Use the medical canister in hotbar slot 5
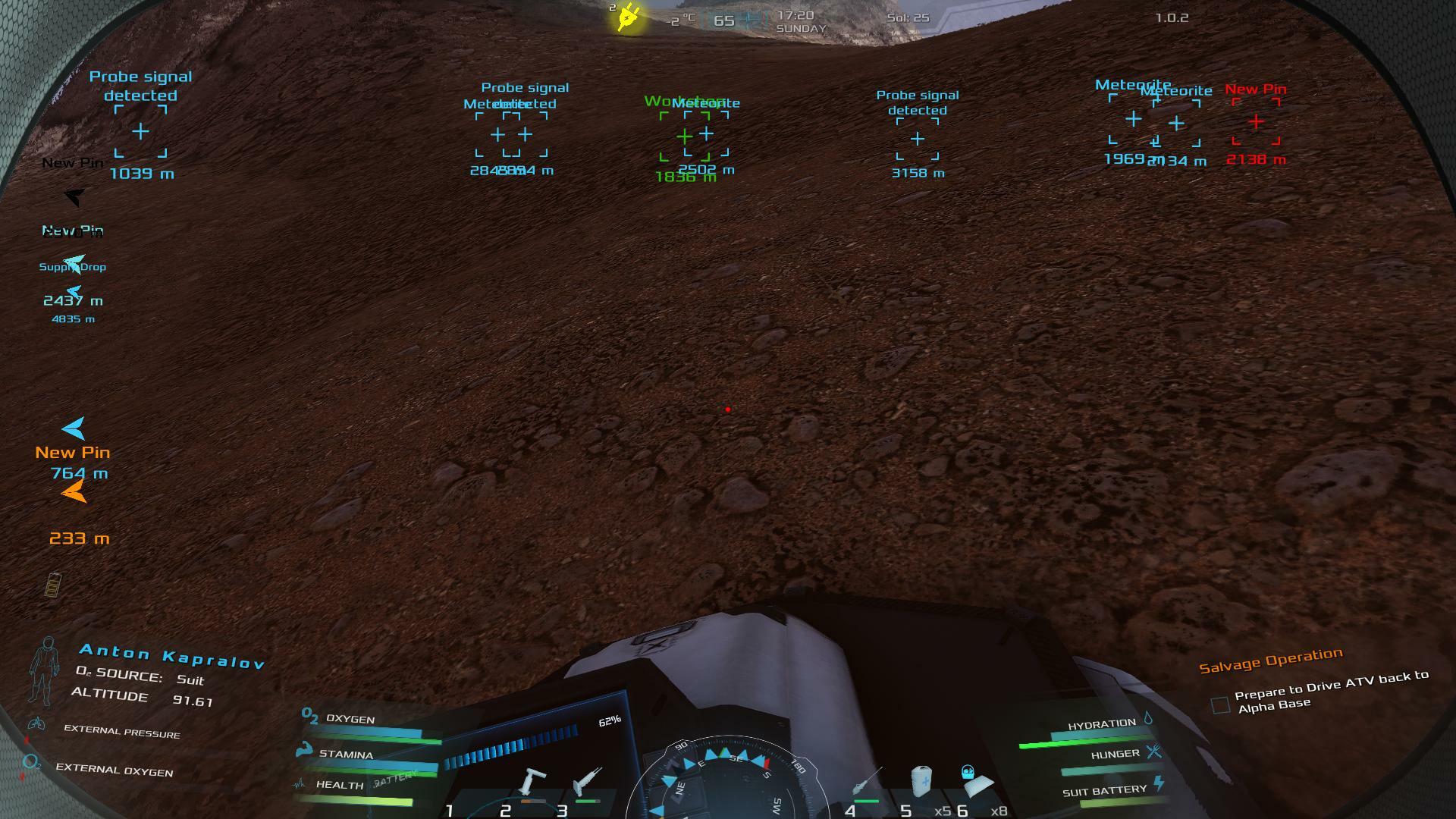This screenshot has width=1456, height=819. 921,782
